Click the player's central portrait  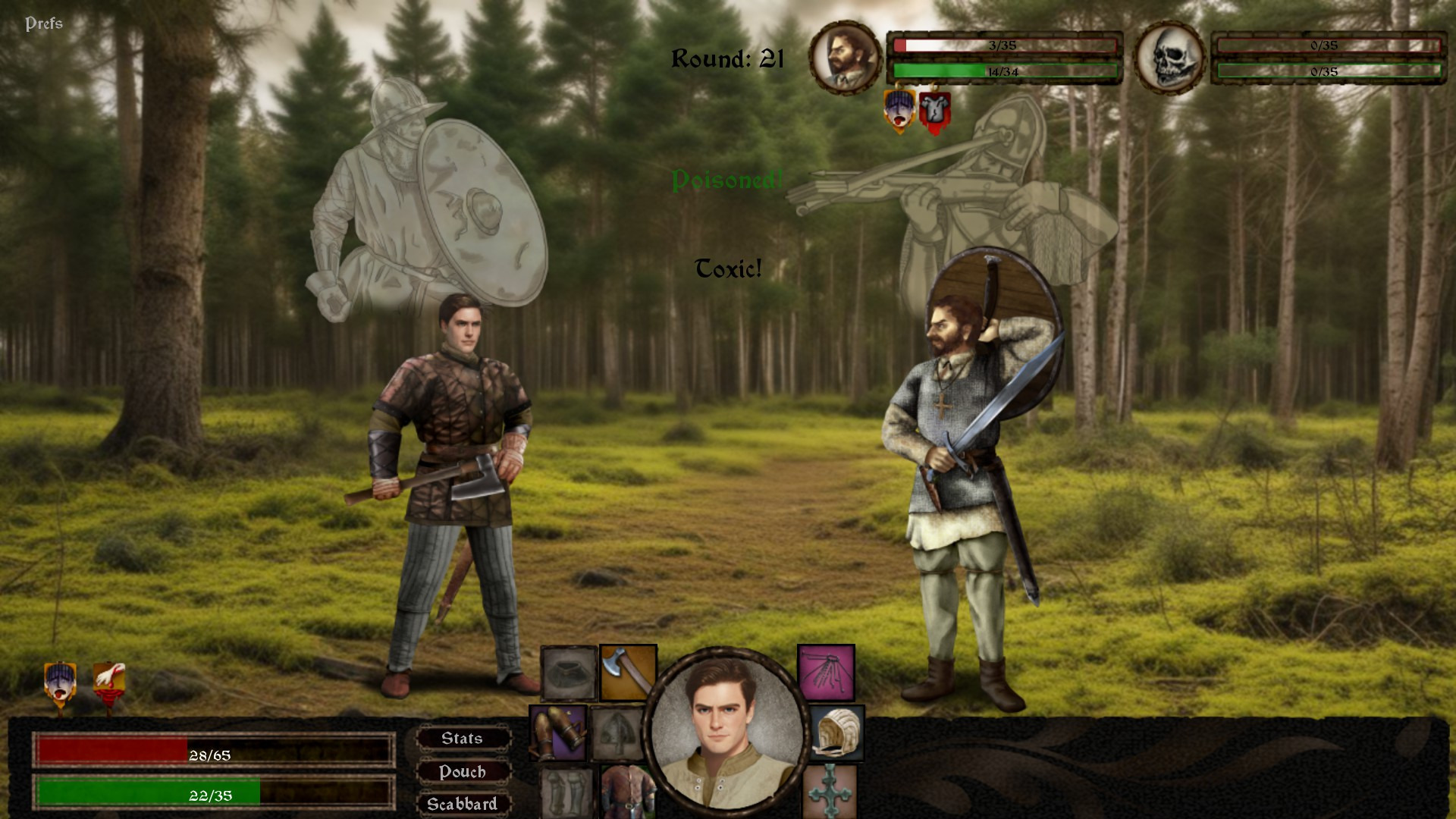click(726, 730)
